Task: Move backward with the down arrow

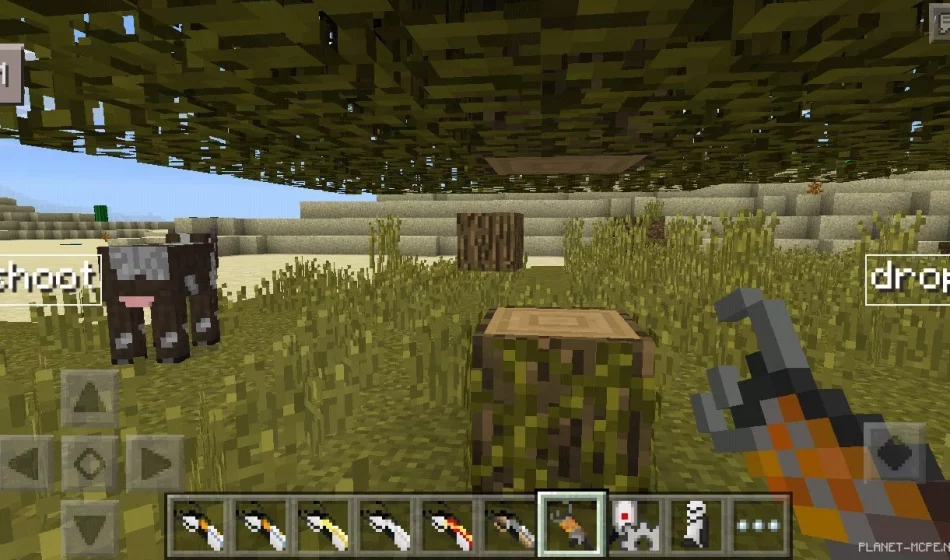Action: click(90, 527)
